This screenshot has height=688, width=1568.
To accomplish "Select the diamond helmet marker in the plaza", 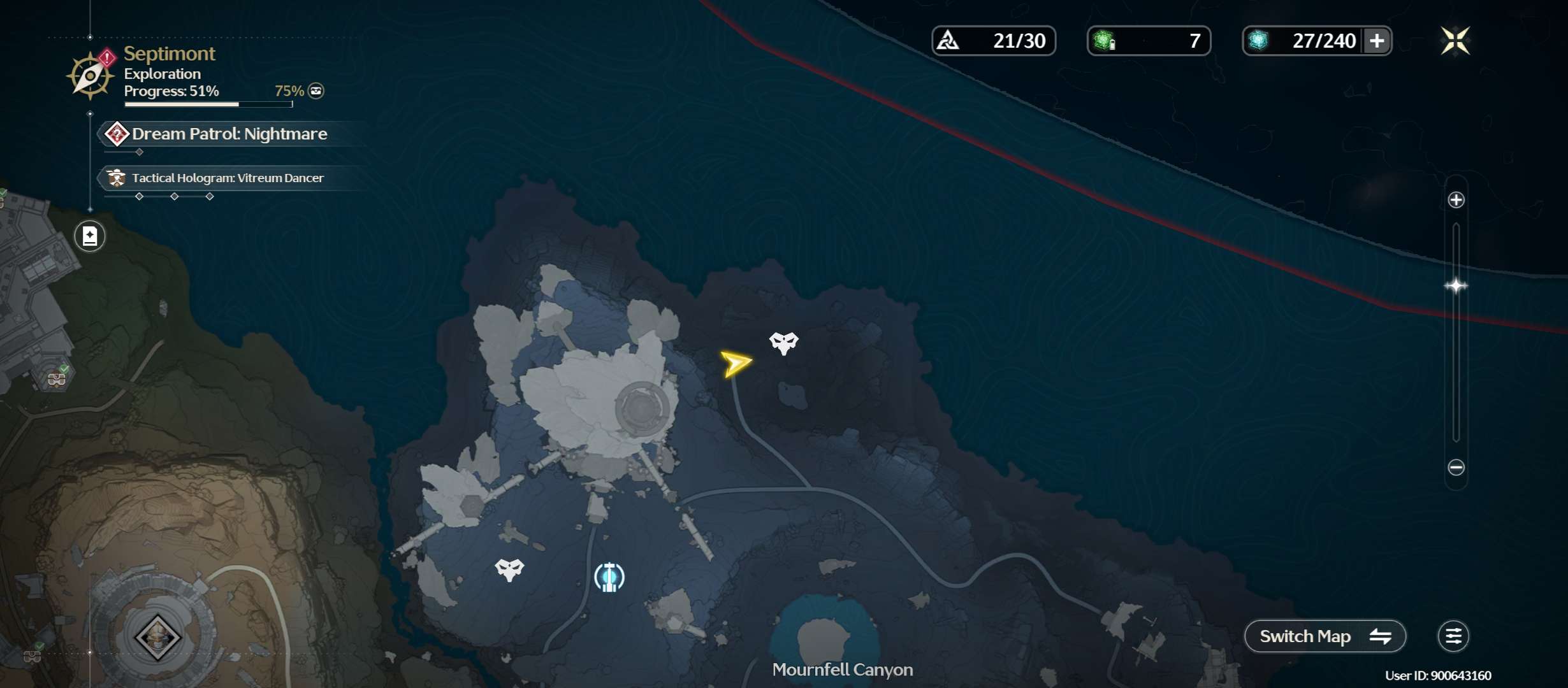I will pyautogui.click(x=157, y=636).
